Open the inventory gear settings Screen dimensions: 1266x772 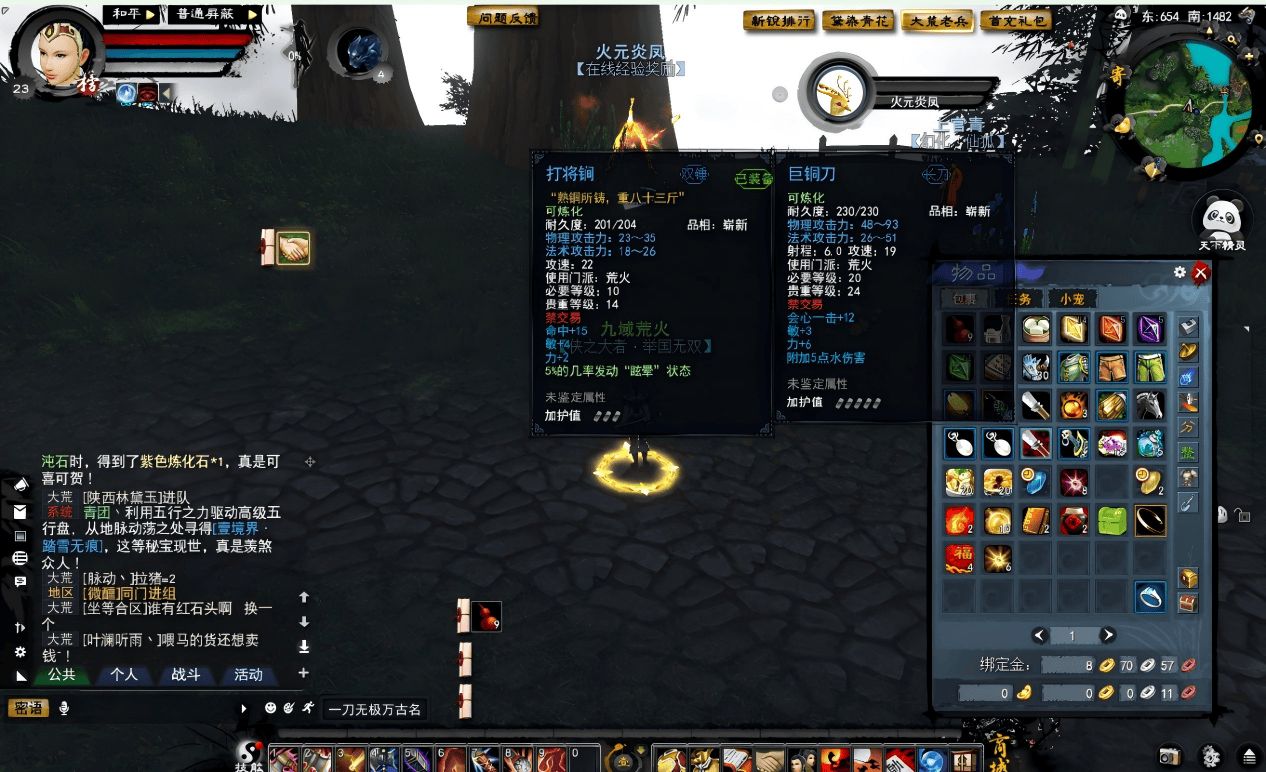coord(1180,272)
